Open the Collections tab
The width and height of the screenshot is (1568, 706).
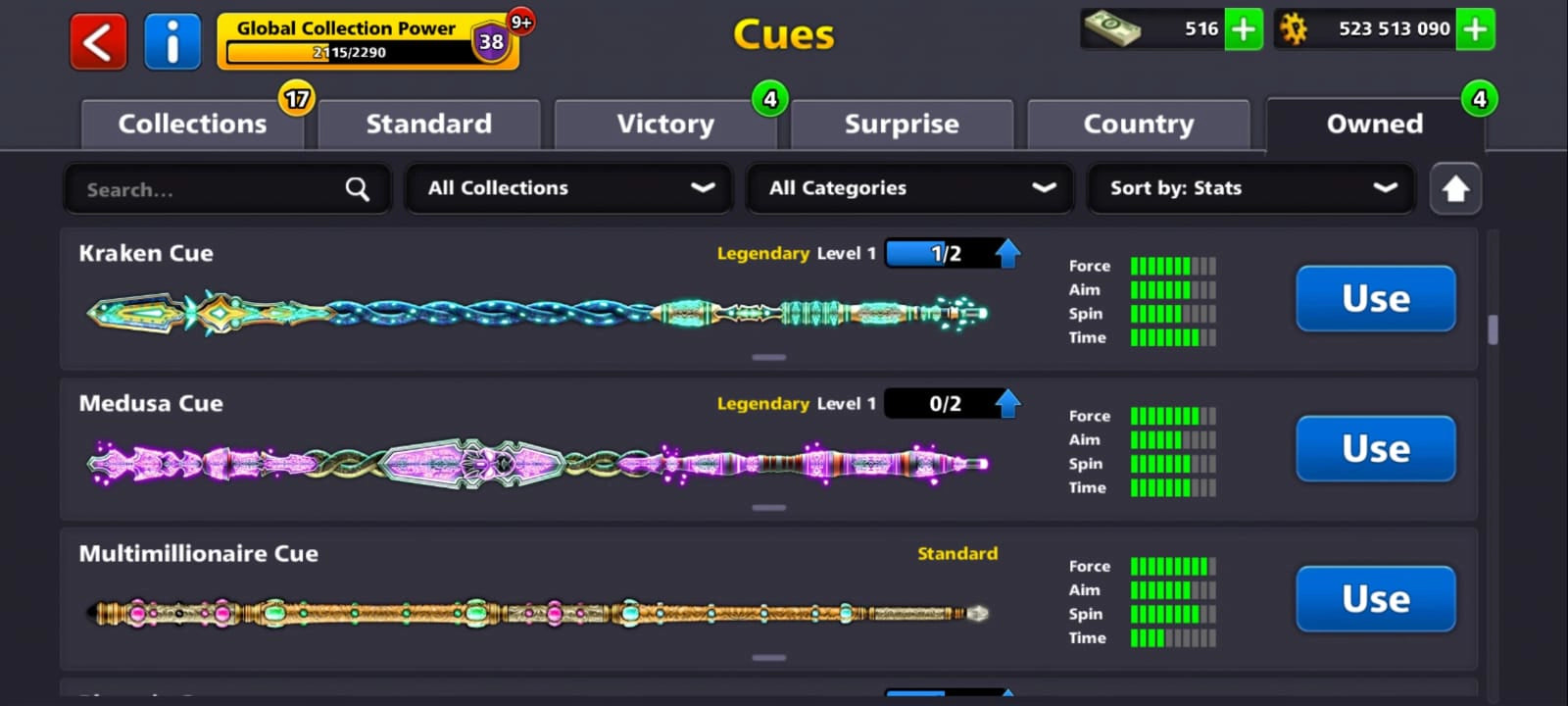click(x=192, y=124)
